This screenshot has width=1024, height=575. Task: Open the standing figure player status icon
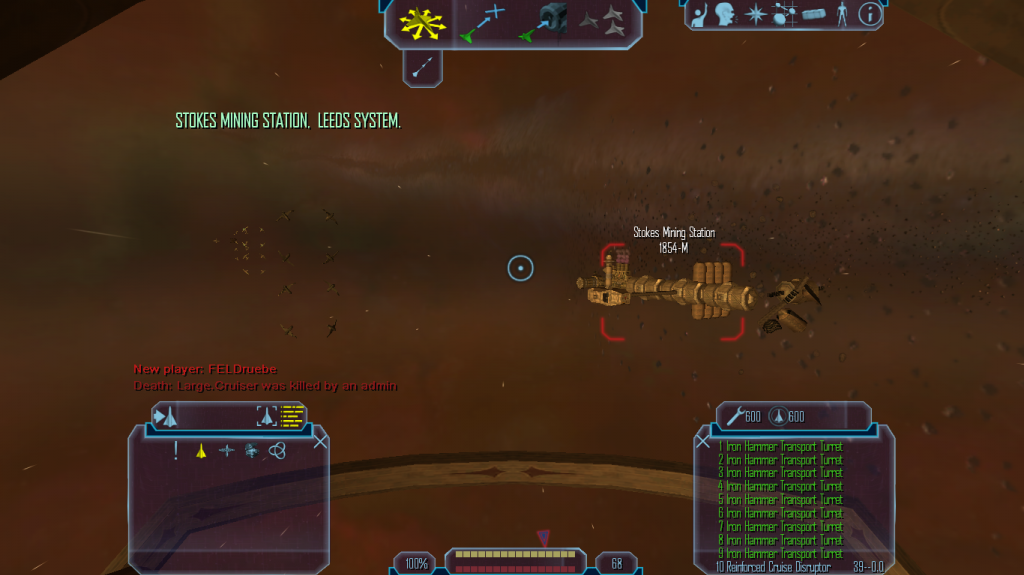click(x=842, y=14)
